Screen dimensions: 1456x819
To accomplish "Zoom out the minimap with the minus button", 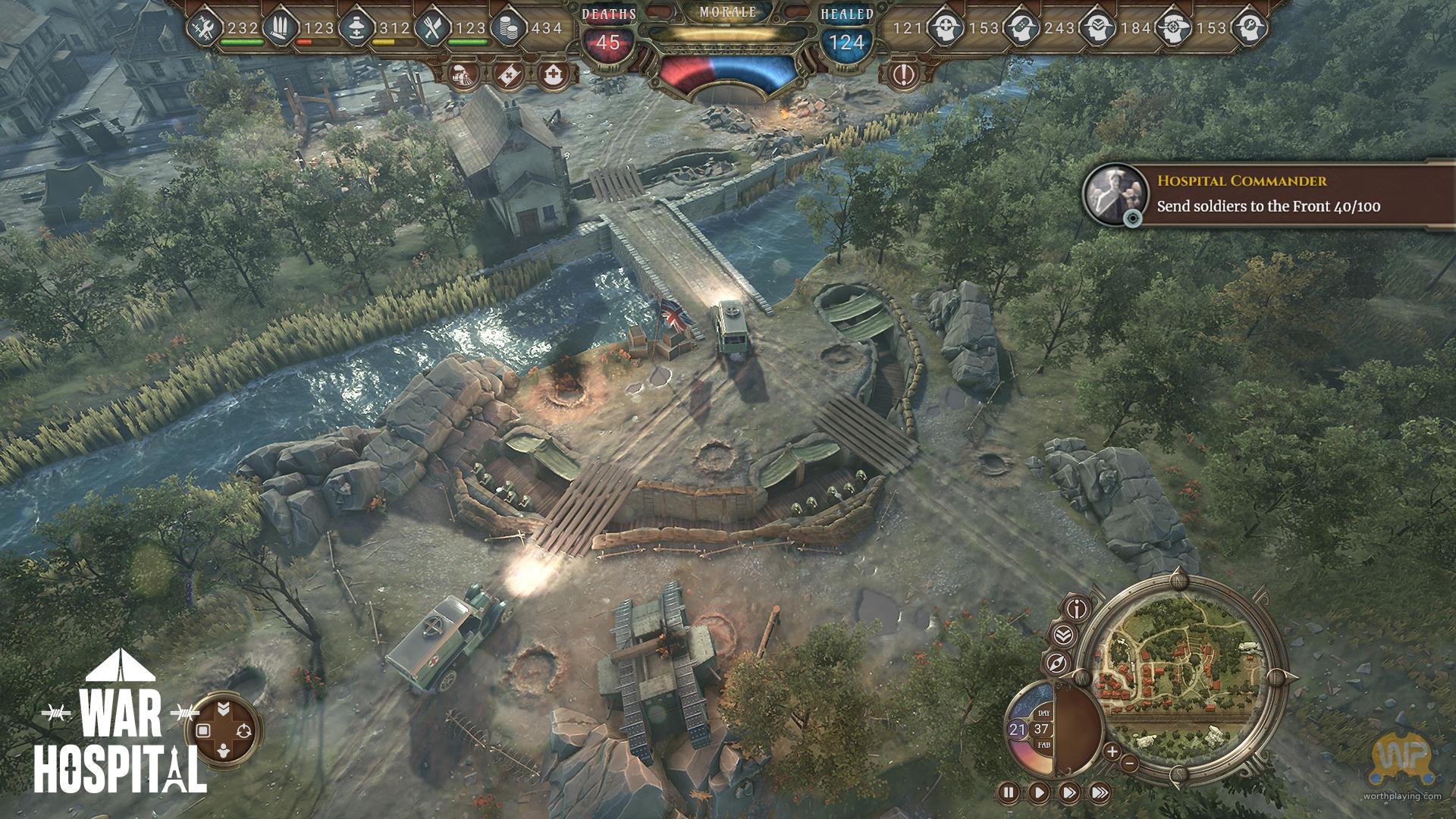I will pyautogui.click(x=1130, y=763).
